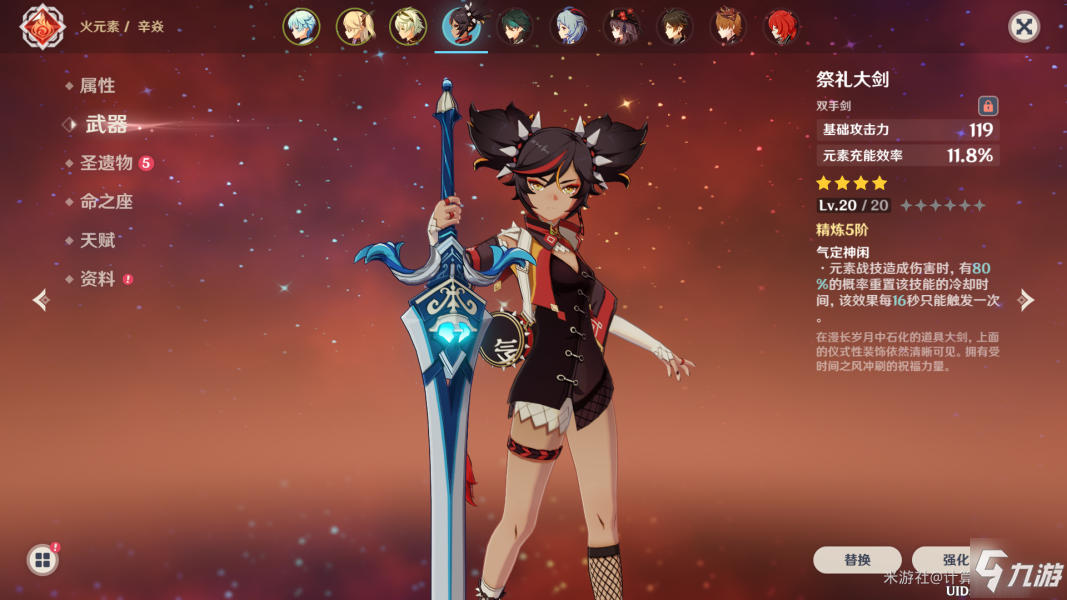Open the four-square grid menu icon
The height and width of the screenshot is (600, 1067).
click(42, 560)
